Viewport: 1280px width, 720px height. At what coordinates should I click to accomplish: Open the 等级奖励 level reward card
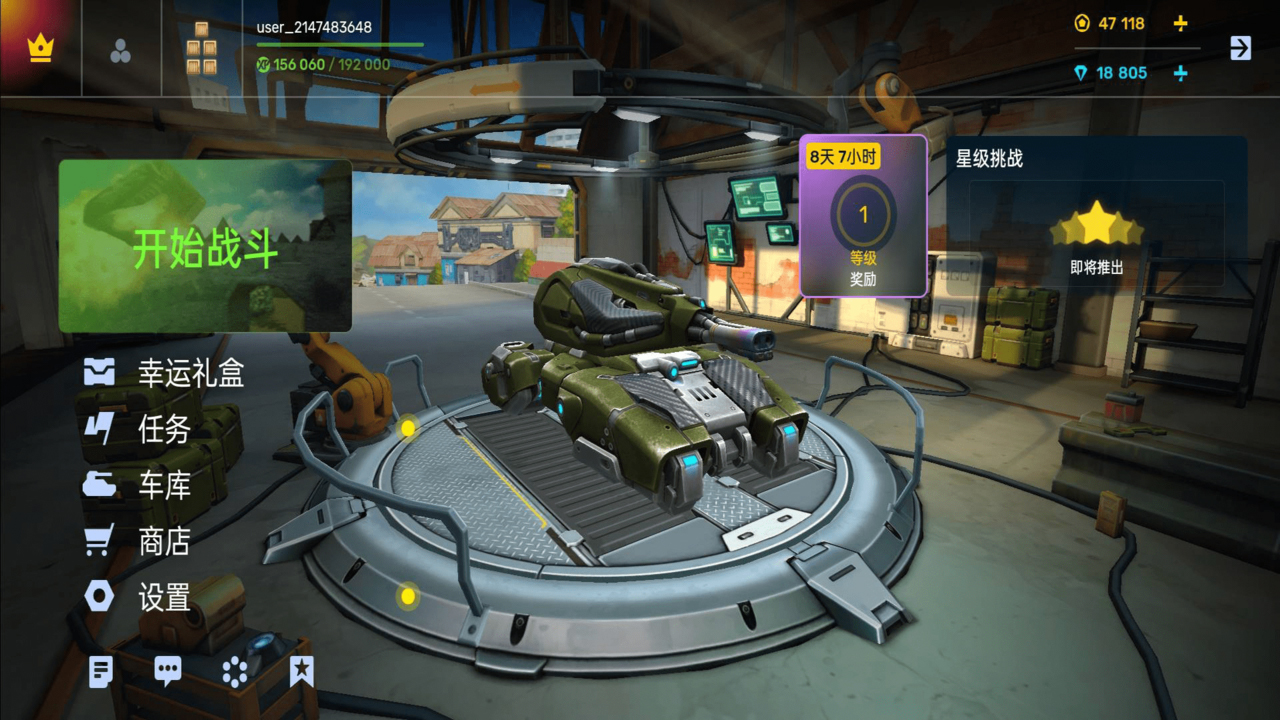click(863, 217)
